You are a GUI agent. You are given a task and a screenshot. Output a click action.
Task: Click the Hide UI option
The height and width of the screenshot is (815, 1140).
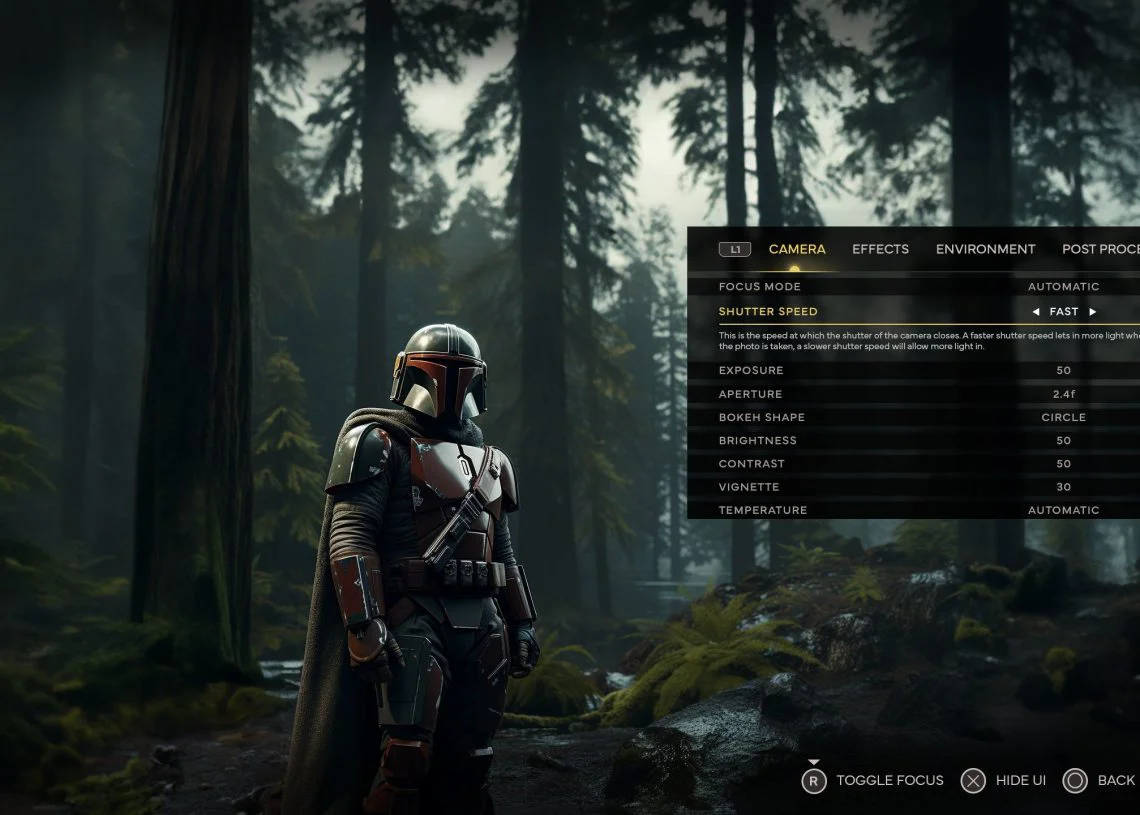click(x=1003, y=781)
